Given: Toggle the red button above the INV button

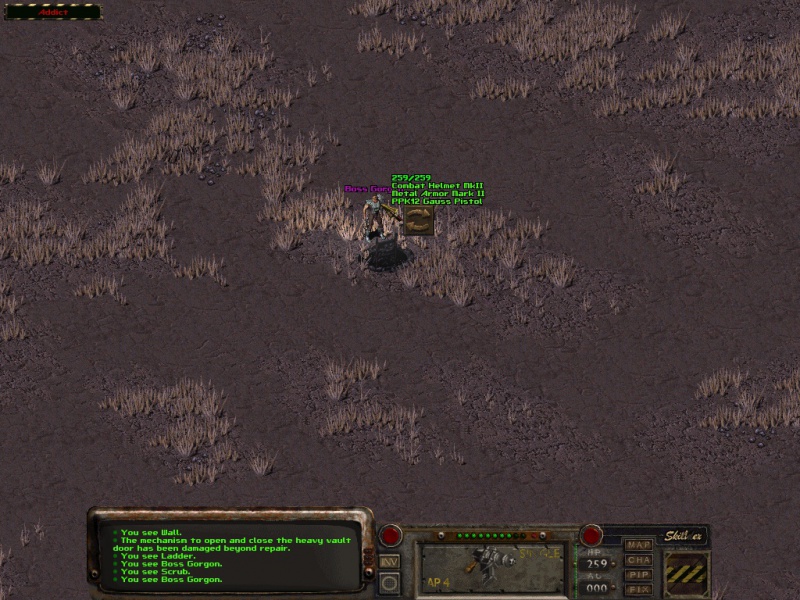Looking at the screenshot, I should pos(390,535).
